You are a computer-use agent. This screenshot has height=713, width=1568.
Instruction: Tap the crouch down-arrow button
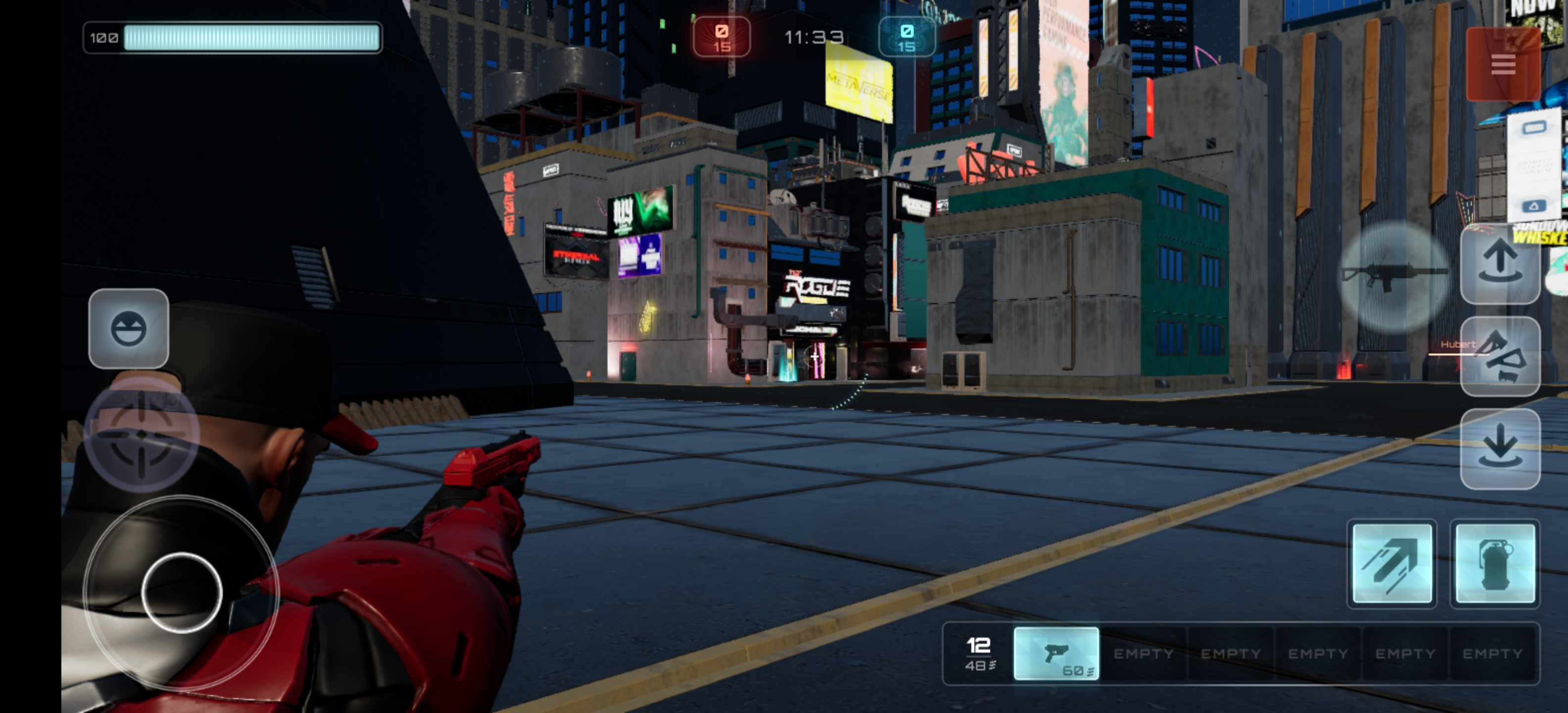click(1500, 449)
